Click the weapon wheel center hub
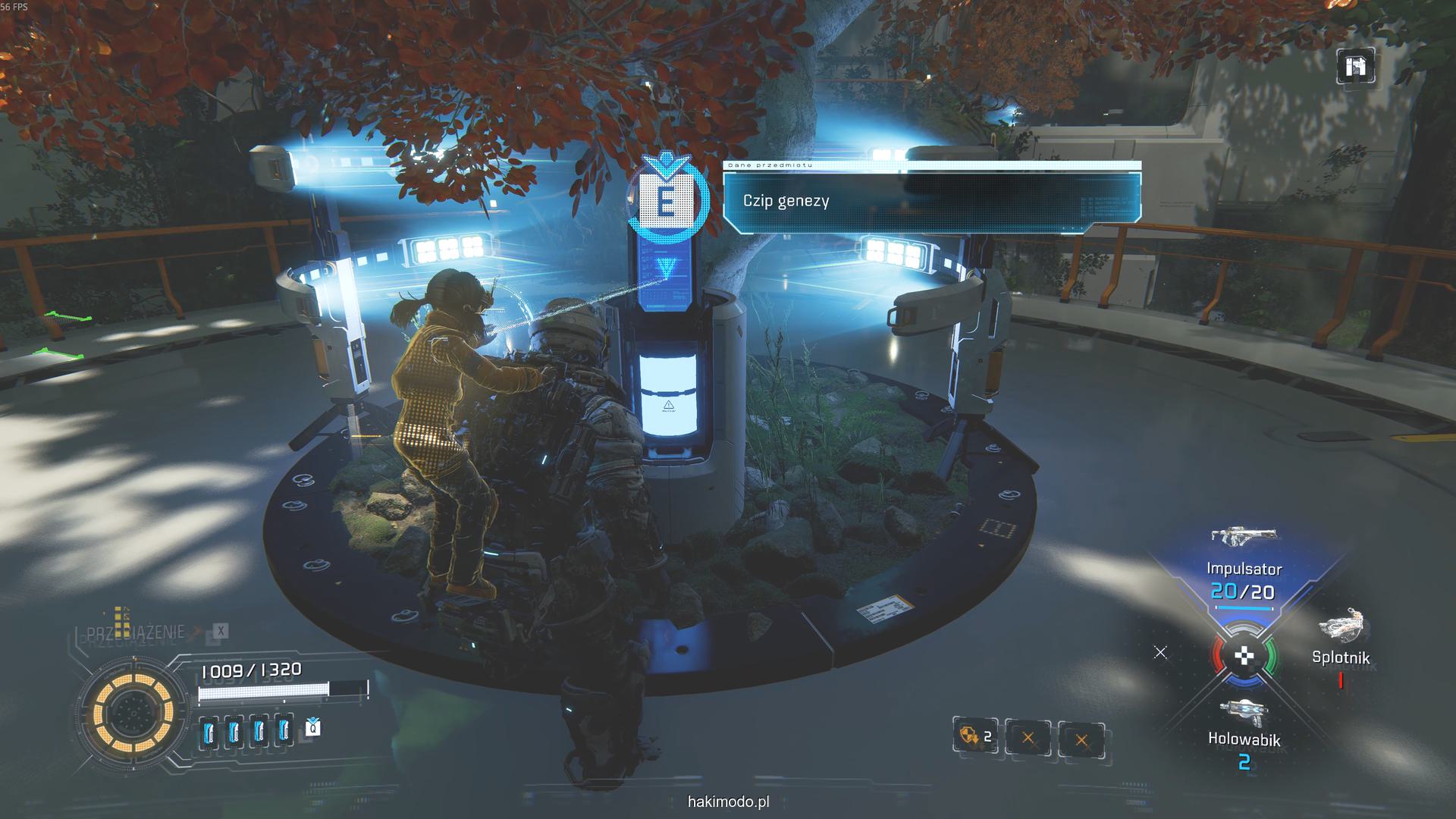 pos(1244,657)
